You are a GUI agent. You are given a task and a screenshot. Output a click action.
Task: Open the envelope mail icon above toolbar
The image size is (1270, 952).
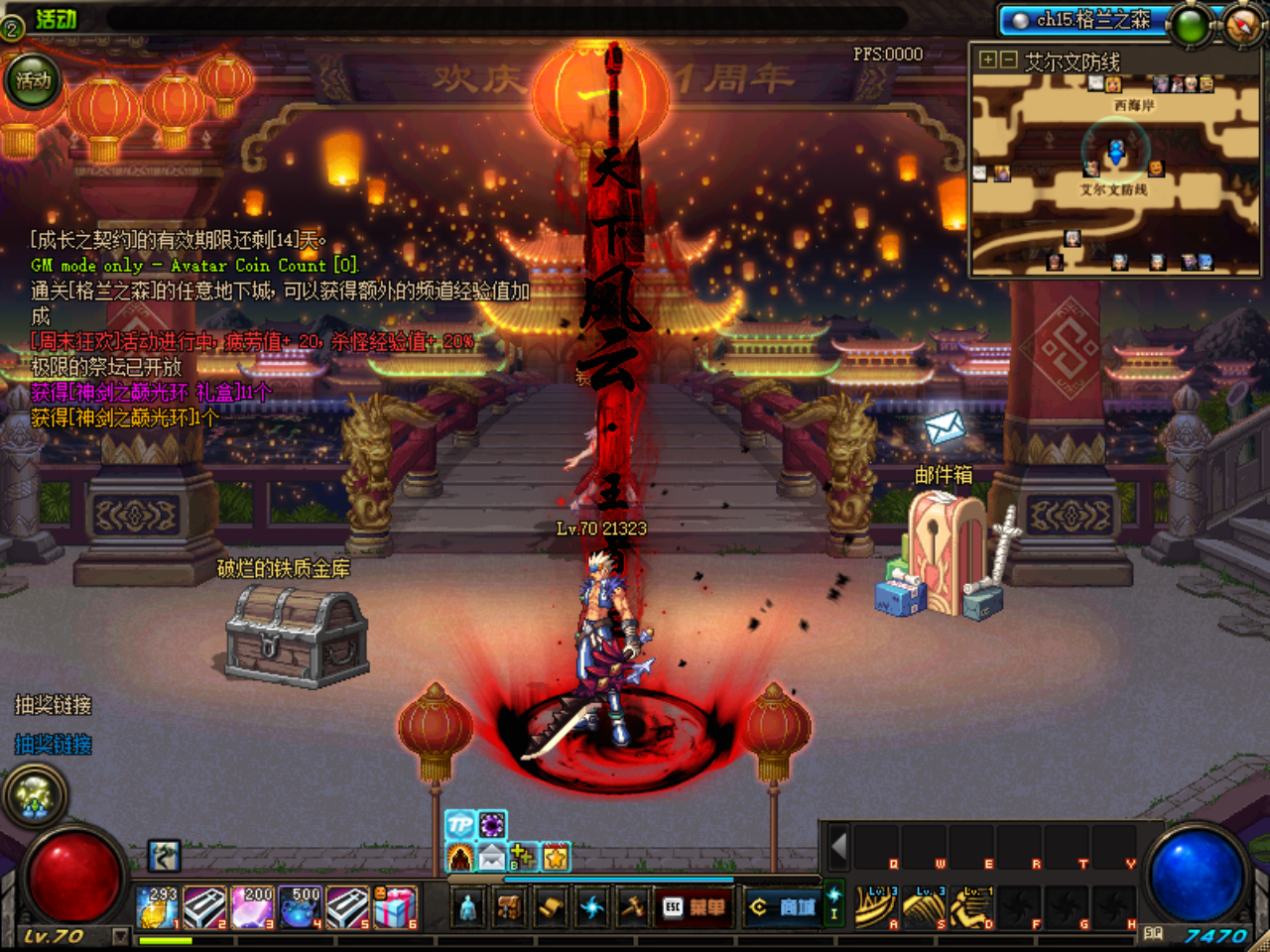tap(492, 857)
